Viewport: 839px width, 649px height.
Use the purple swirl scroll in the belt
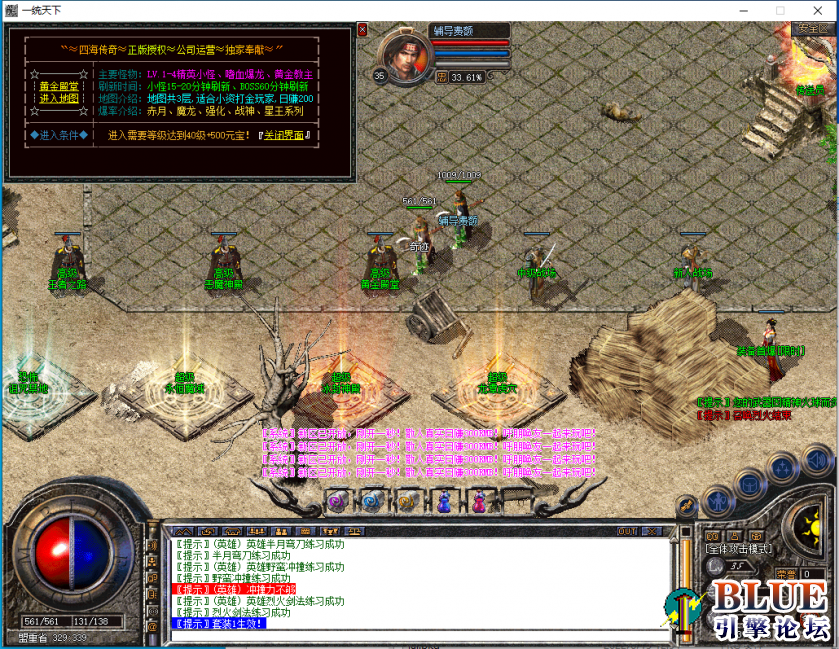338,501
